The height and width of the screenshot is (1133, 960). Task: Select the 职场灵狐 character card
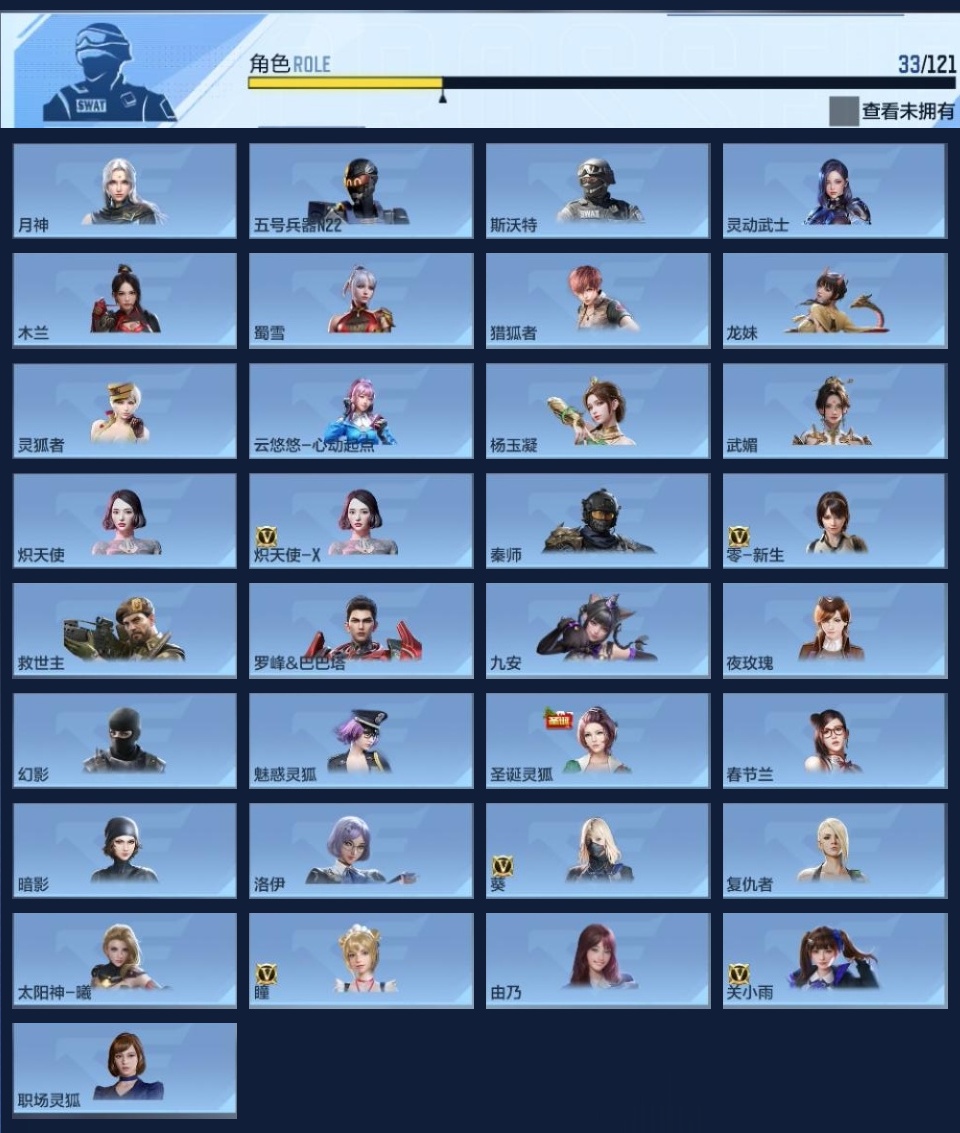pos(125,1070)
